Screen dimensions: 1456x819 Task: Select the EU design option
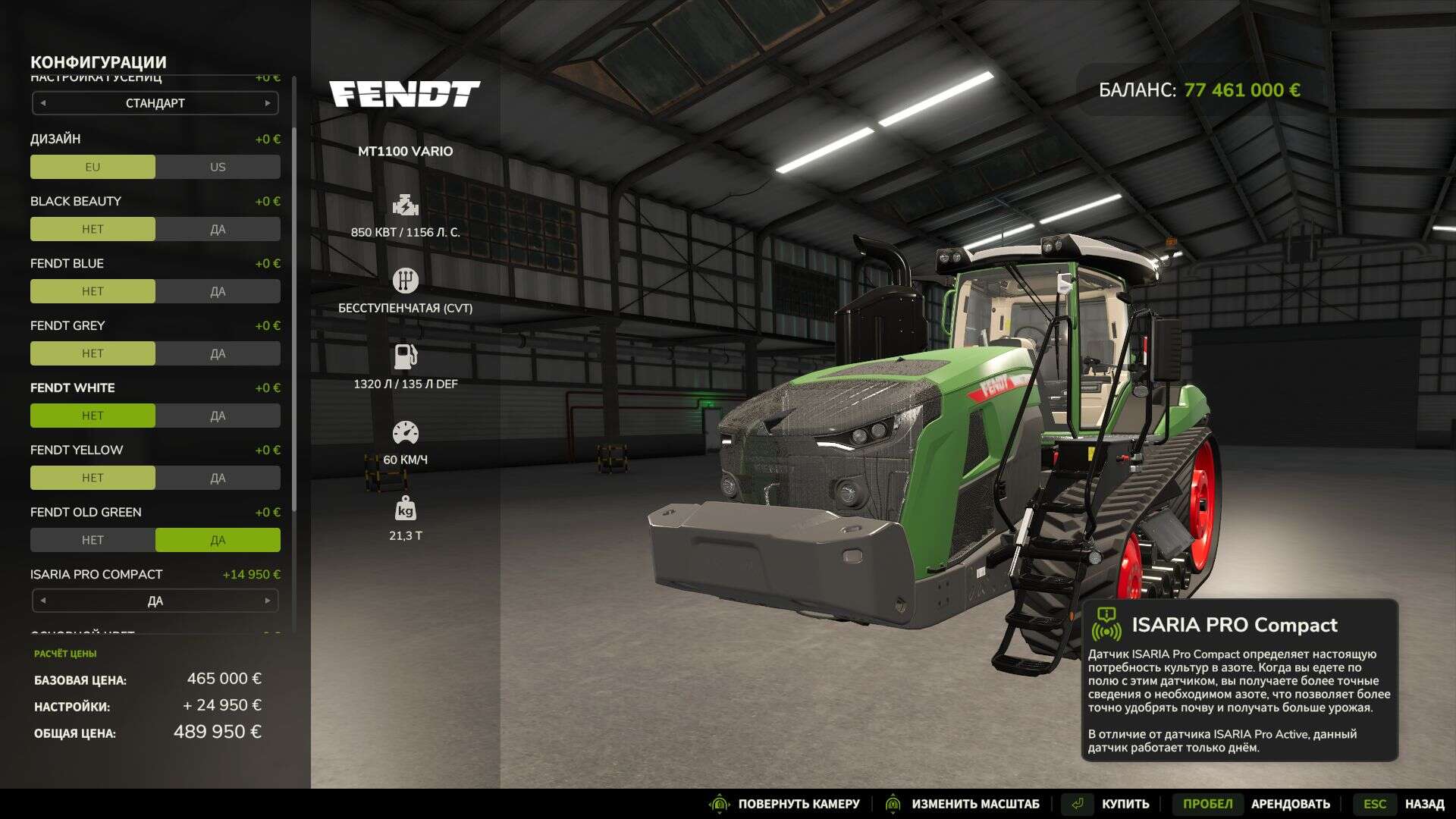(93, 167)
